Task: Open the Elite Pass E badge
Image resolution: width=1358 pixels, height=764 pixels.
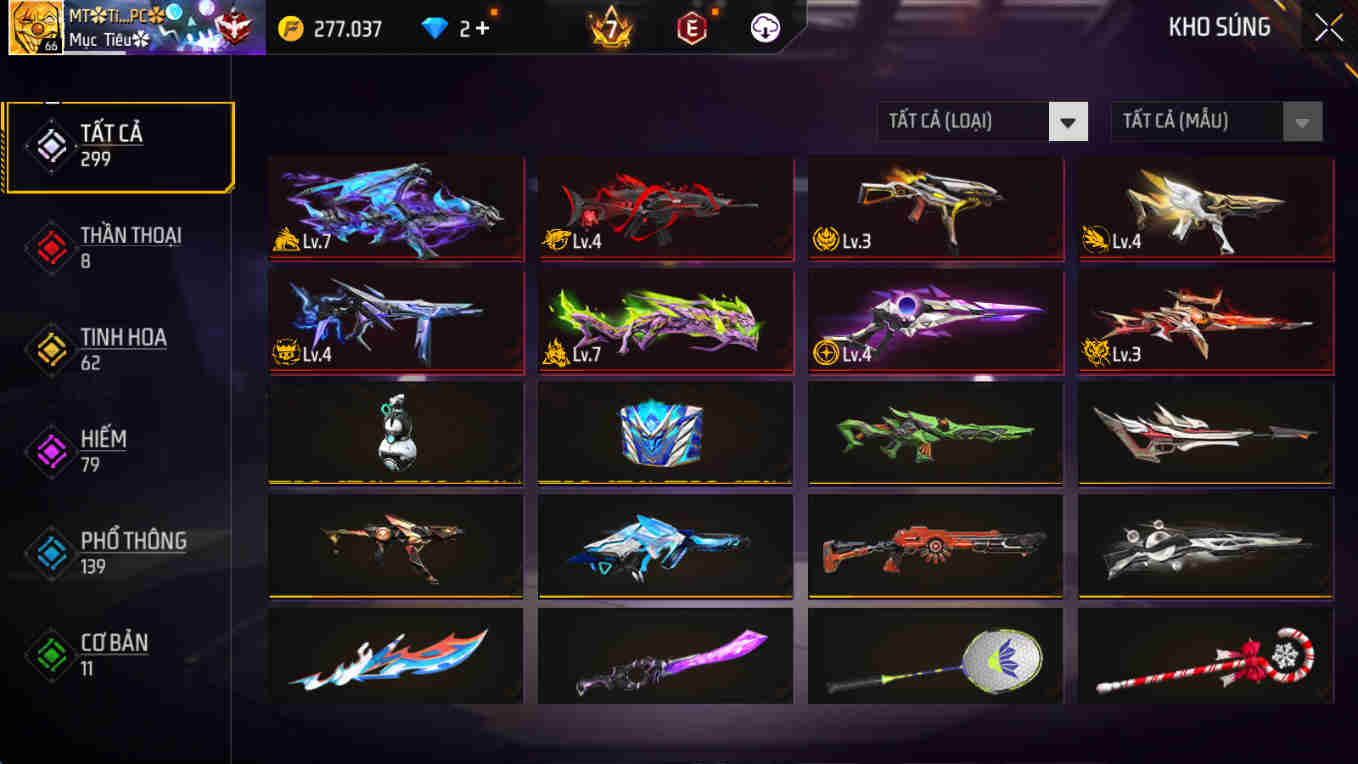Action: pos(692,29)
